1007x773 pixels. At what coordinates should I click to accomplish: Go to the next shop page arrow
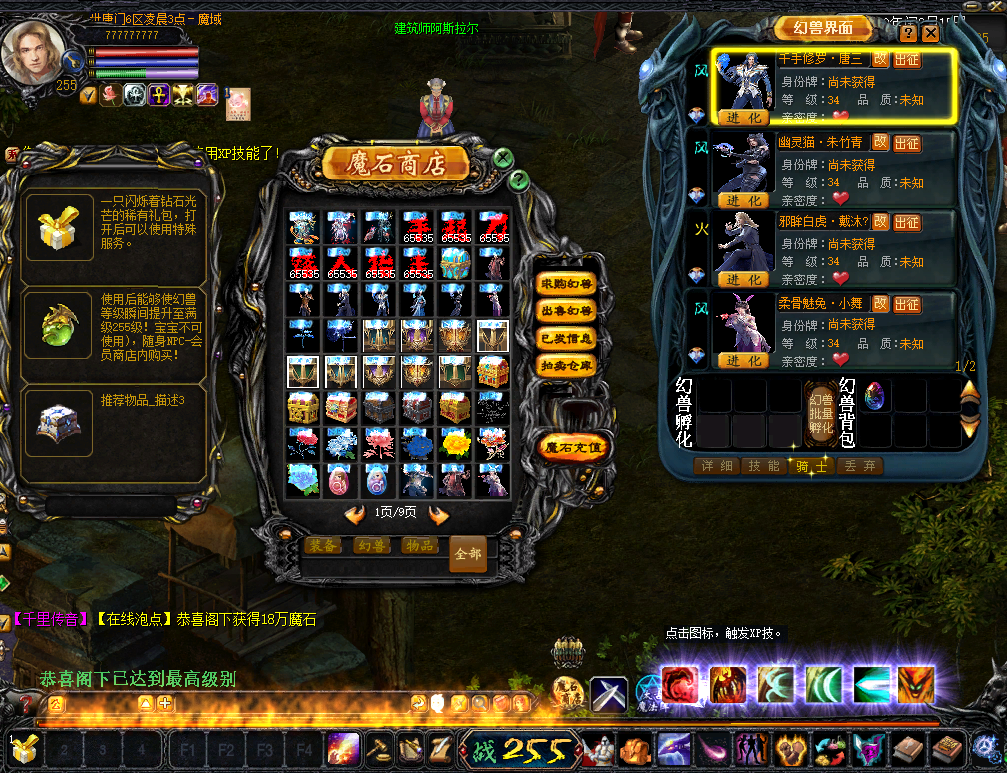click(438, 514)
